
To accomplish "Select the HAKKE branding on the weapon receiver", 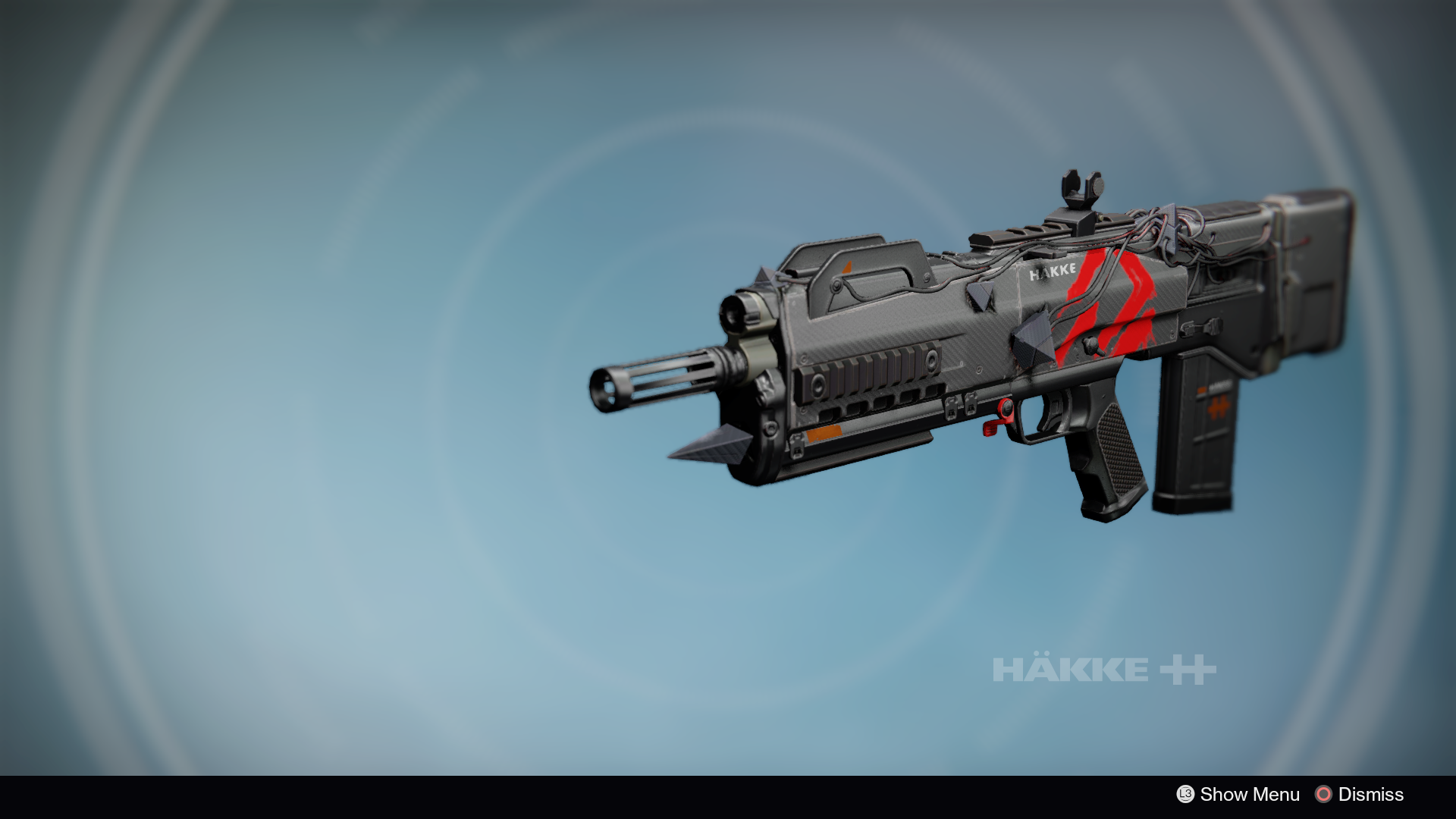I will point(1054,270).
